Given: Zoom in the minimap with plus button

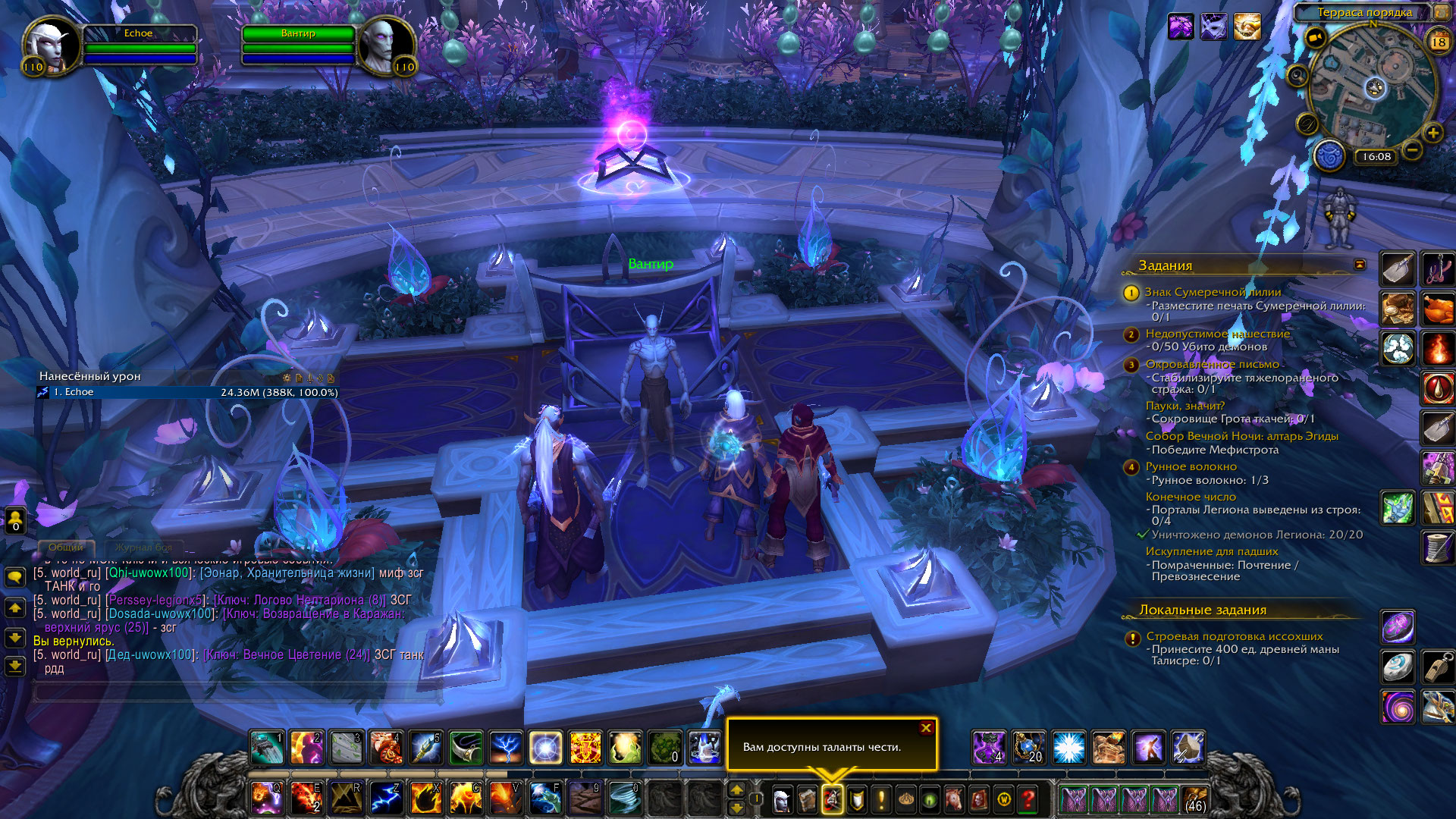Looking at the screenshot, I should (x=1432, y=133).
